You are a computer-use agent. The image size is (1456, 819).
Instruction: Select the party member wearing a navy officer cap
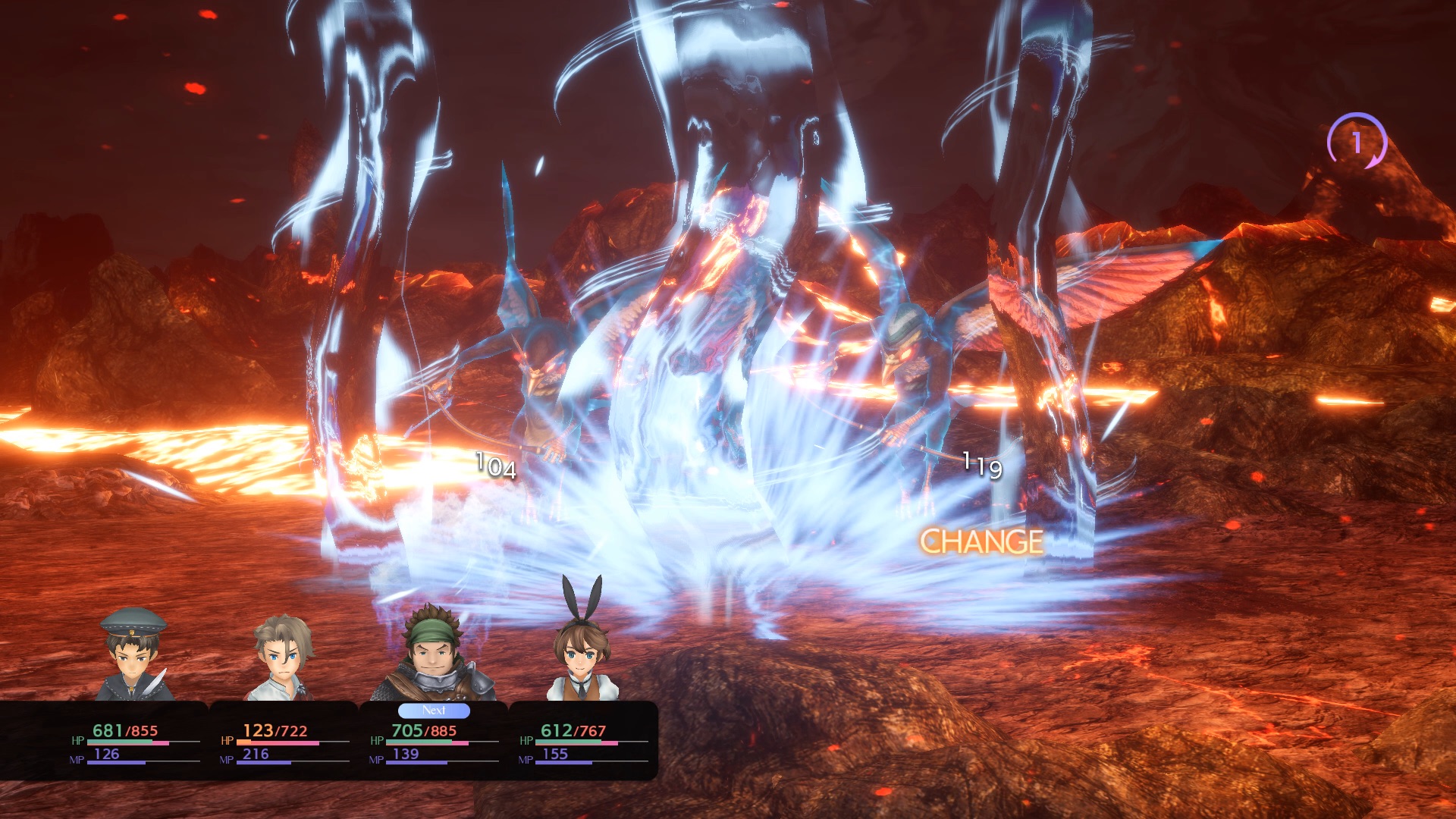(134, 654)
